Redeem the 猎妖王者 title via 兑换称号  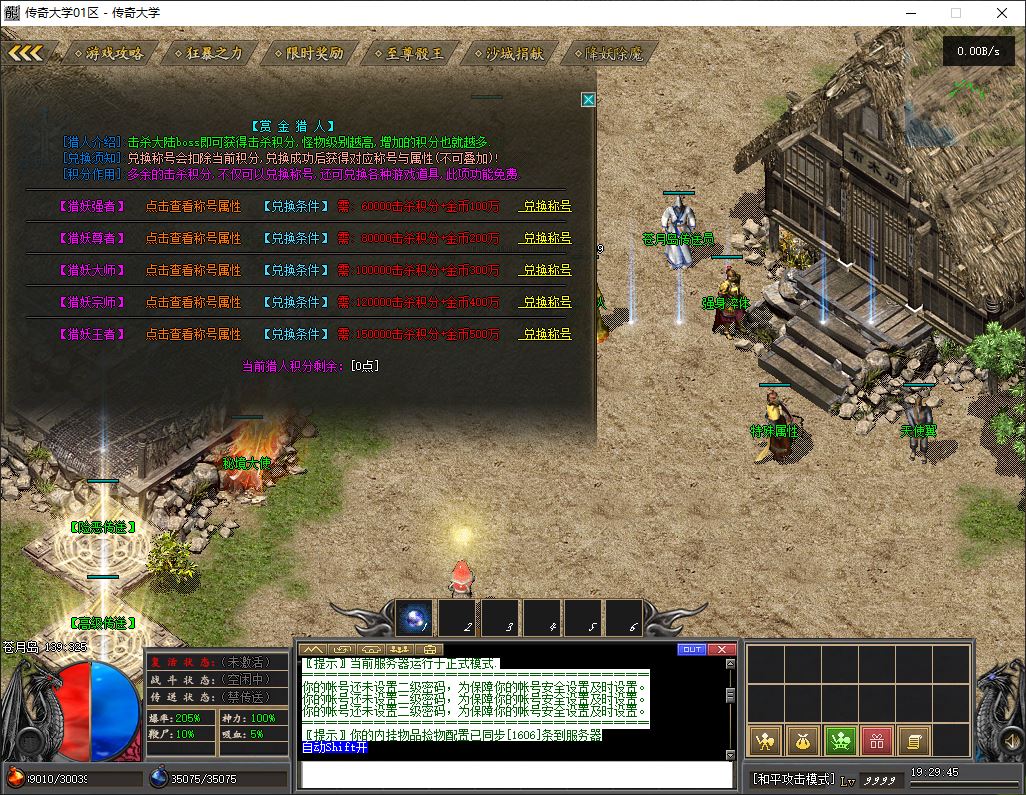tap(546, 334)
